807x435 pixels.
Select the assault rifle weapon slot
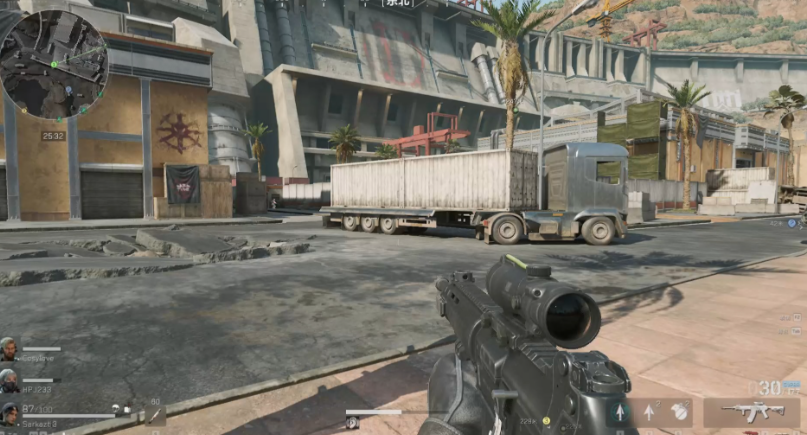click(752, 412)
